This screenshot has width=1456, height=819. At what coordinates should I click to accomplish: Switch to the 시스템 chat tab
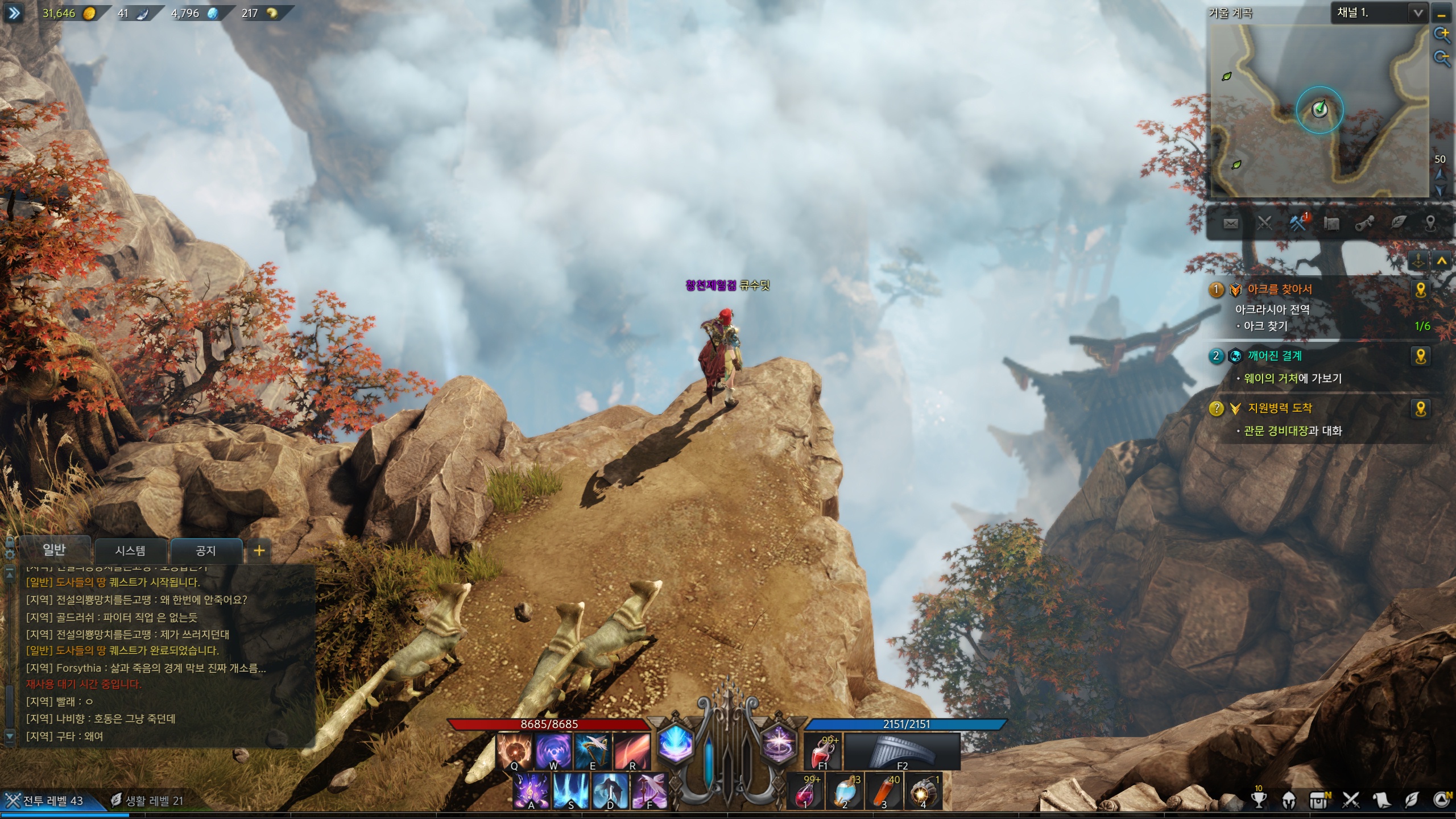130,551
